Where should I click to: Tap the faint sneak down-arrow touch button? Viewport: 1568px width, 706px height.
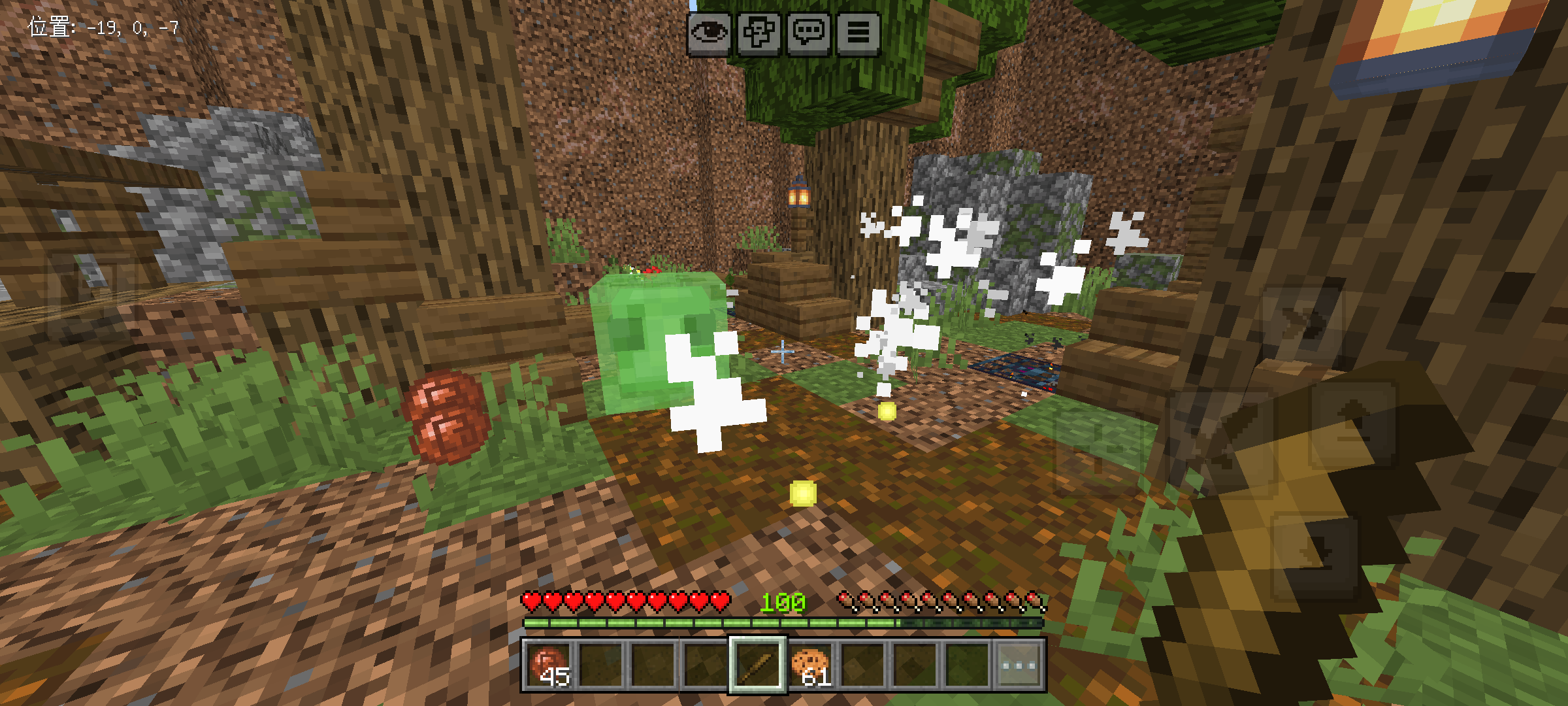coord(1315,556)
